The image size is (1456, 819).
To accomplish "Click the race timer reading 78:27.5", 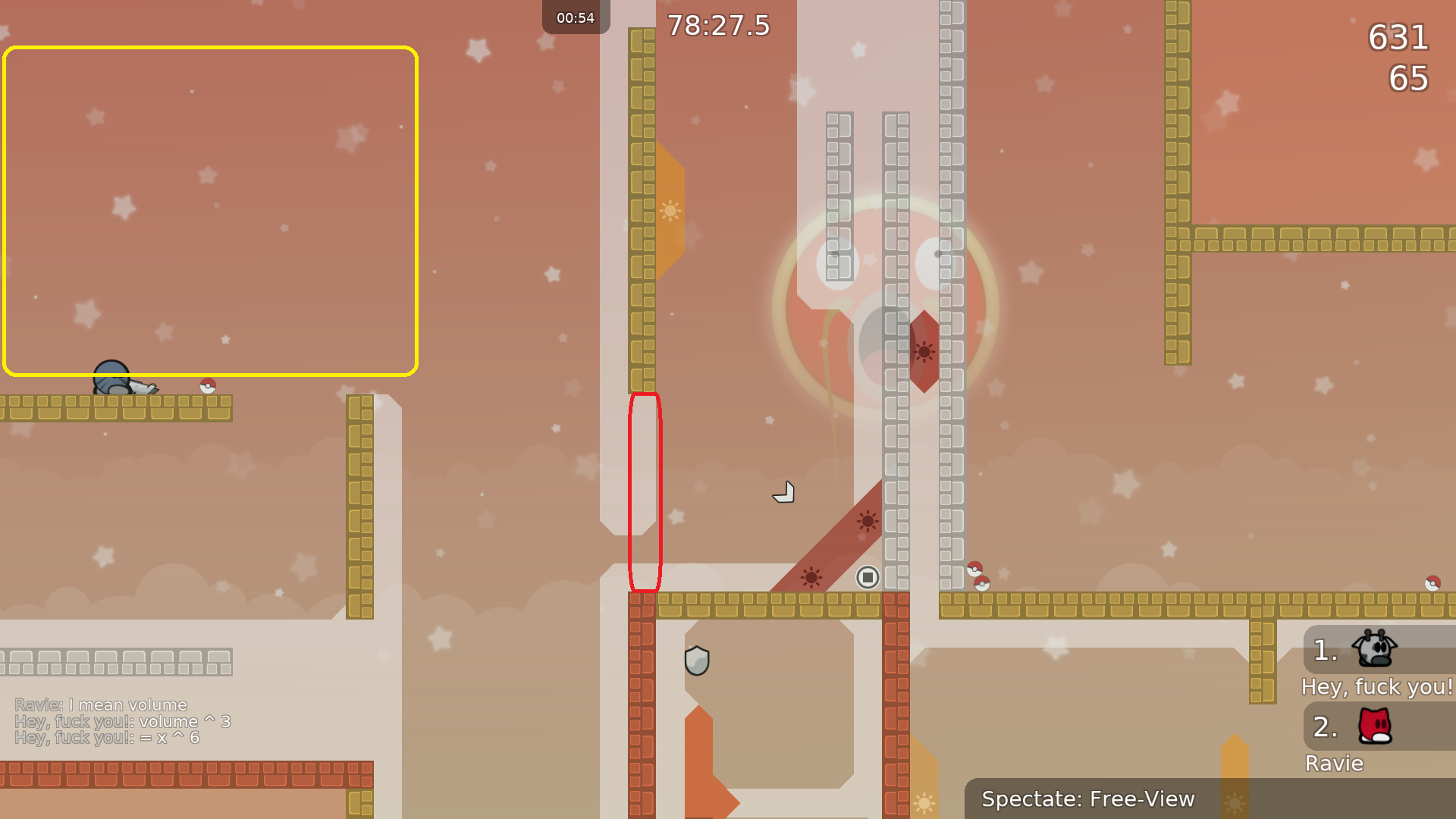I will [x=717, y=25].
